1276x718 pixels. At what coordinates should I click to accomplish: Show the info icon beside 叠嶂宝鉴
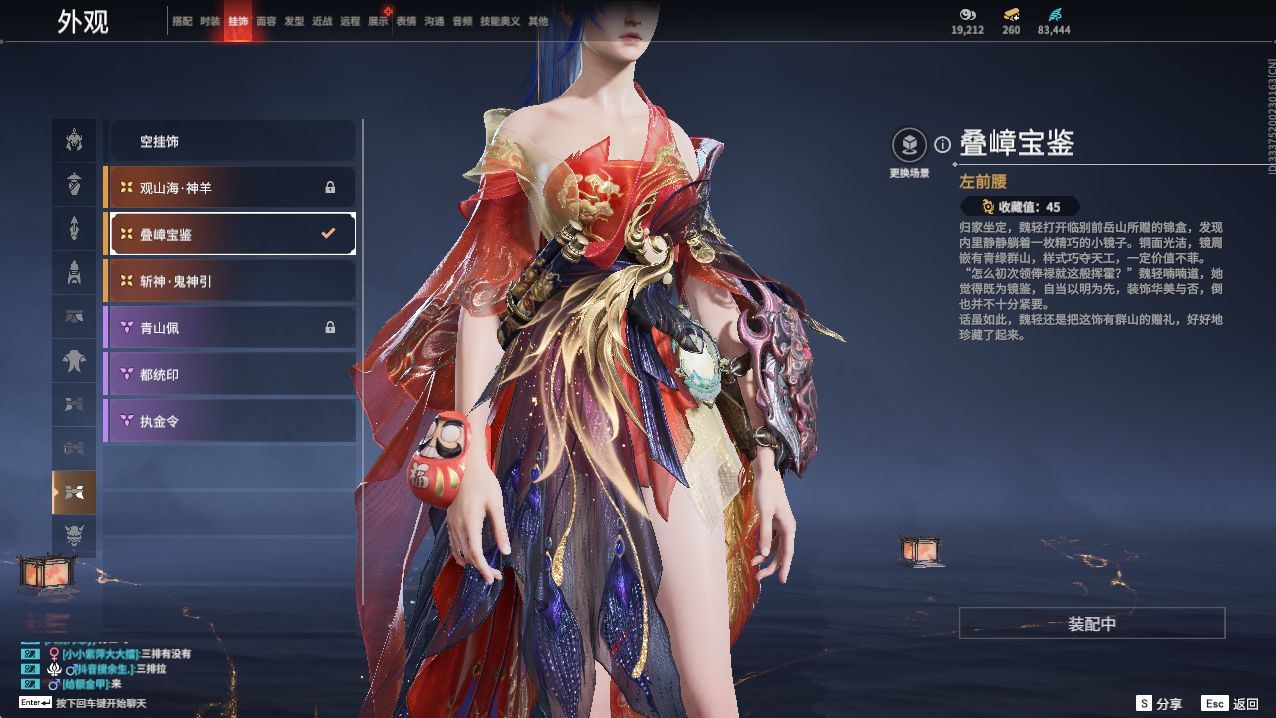(942, 145)
